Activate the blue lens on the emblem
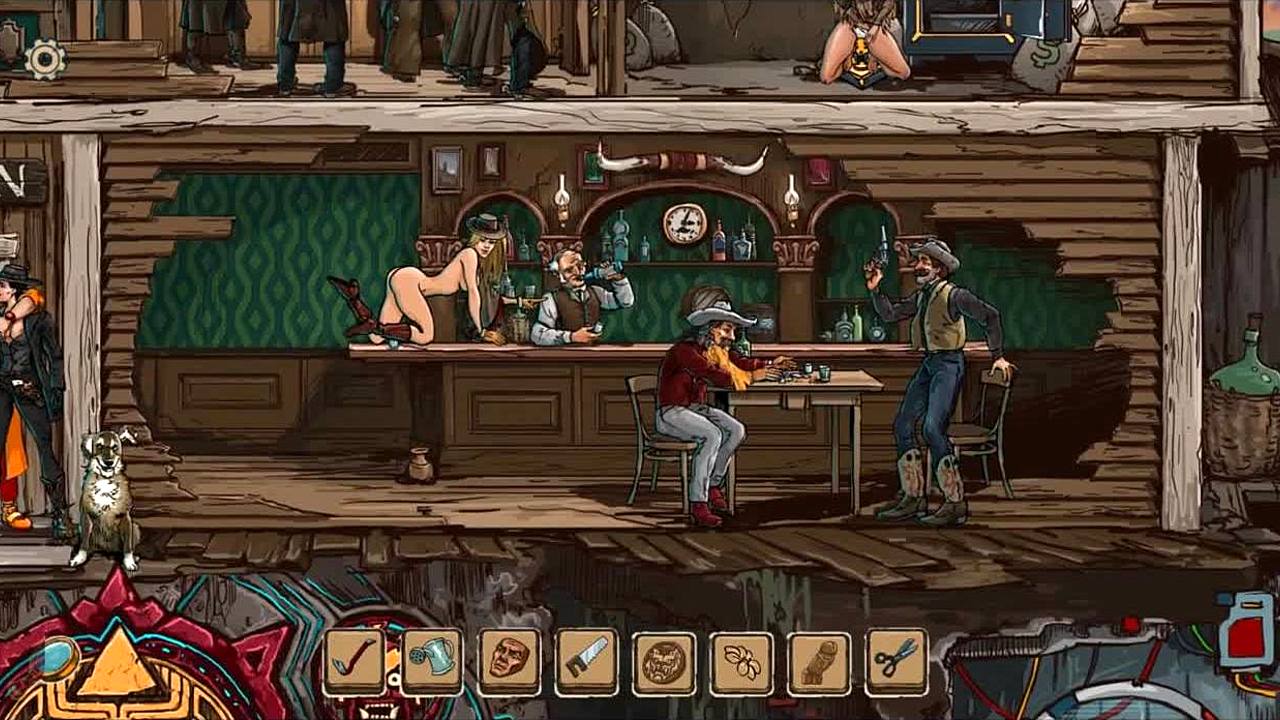Viewport: 1280px width, 720px height. 58,657
